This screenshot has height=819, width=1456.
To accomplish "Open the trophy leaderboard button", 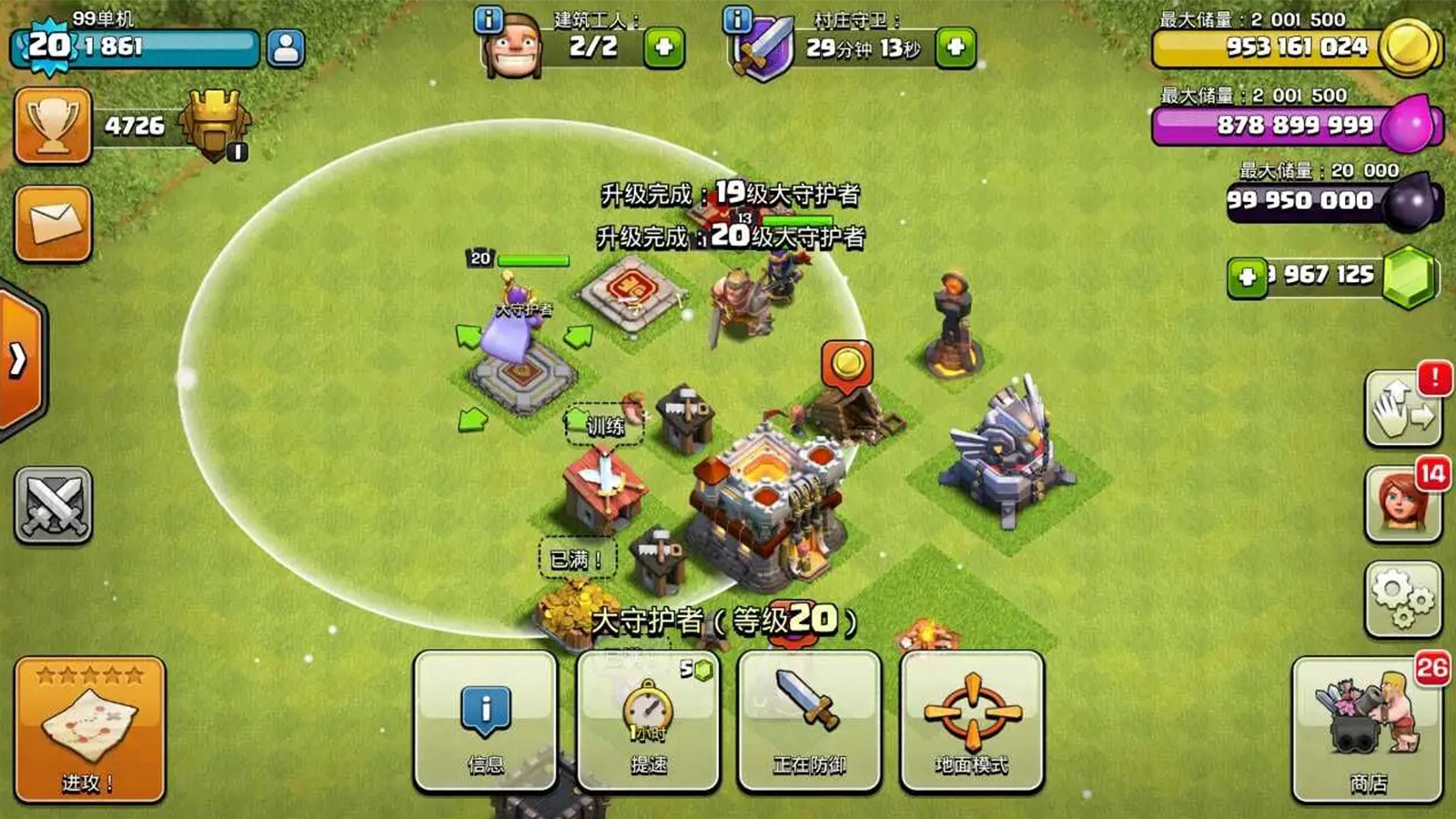I will (53, 126).
